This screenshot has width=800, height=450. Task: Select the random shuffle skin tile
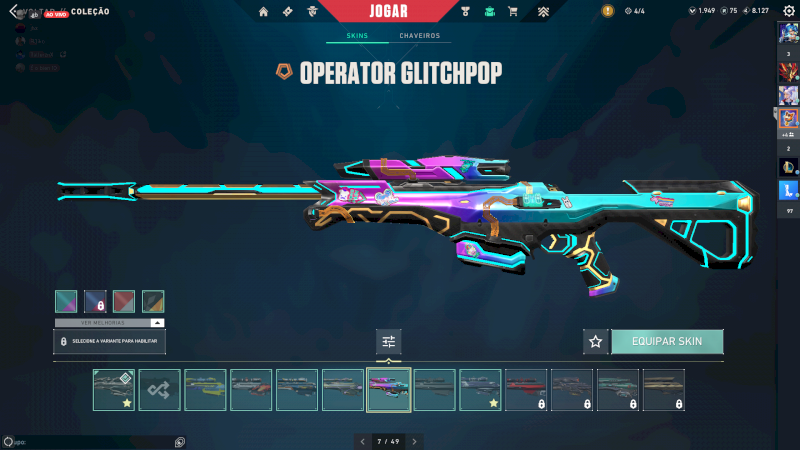tap(160, 390)
